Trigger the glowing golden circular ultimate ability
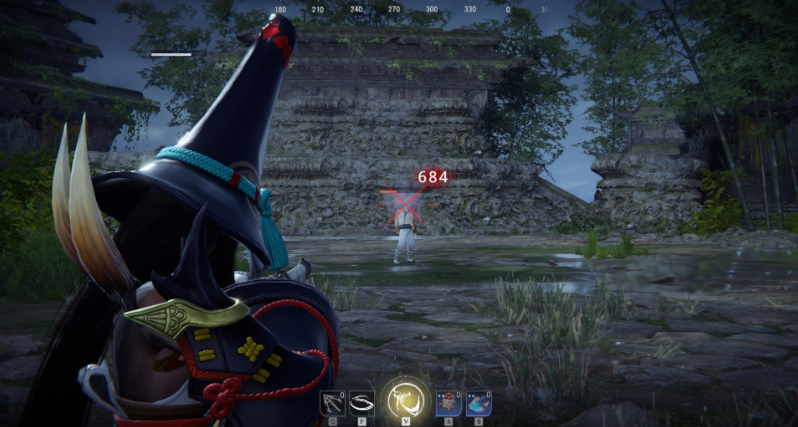798x427 pixels. point(406,400)
